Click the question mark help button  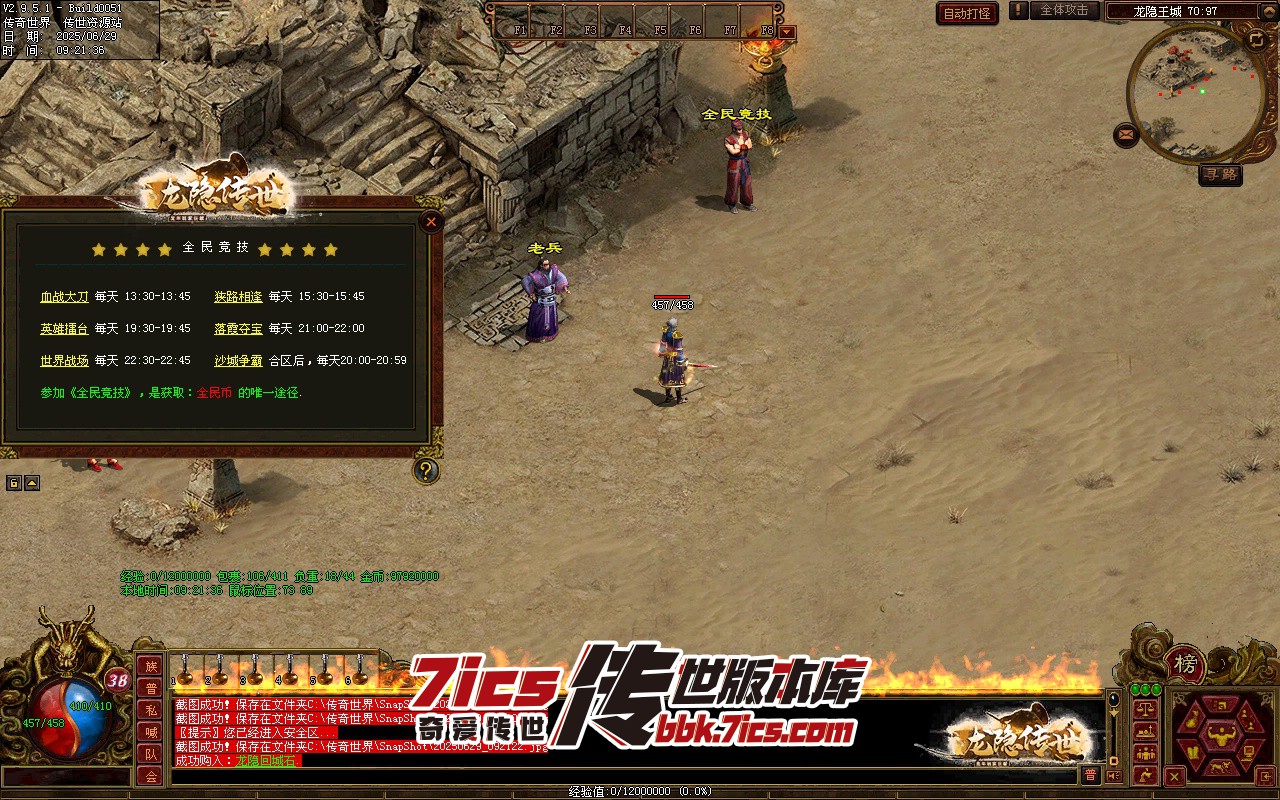point(427,470)
